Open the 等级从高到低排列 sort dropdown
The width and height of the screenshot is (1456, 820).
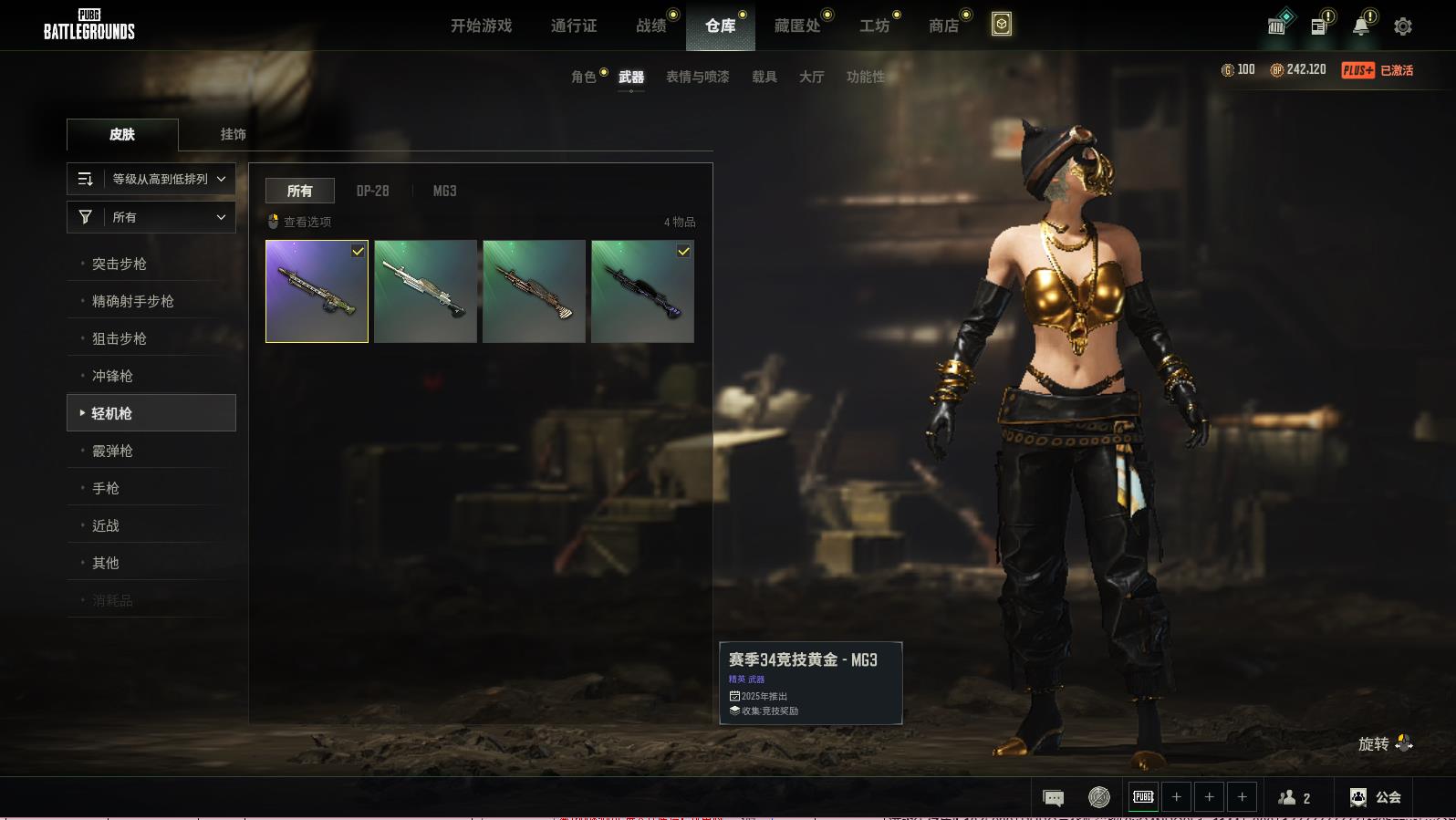[x=151, y=179]
